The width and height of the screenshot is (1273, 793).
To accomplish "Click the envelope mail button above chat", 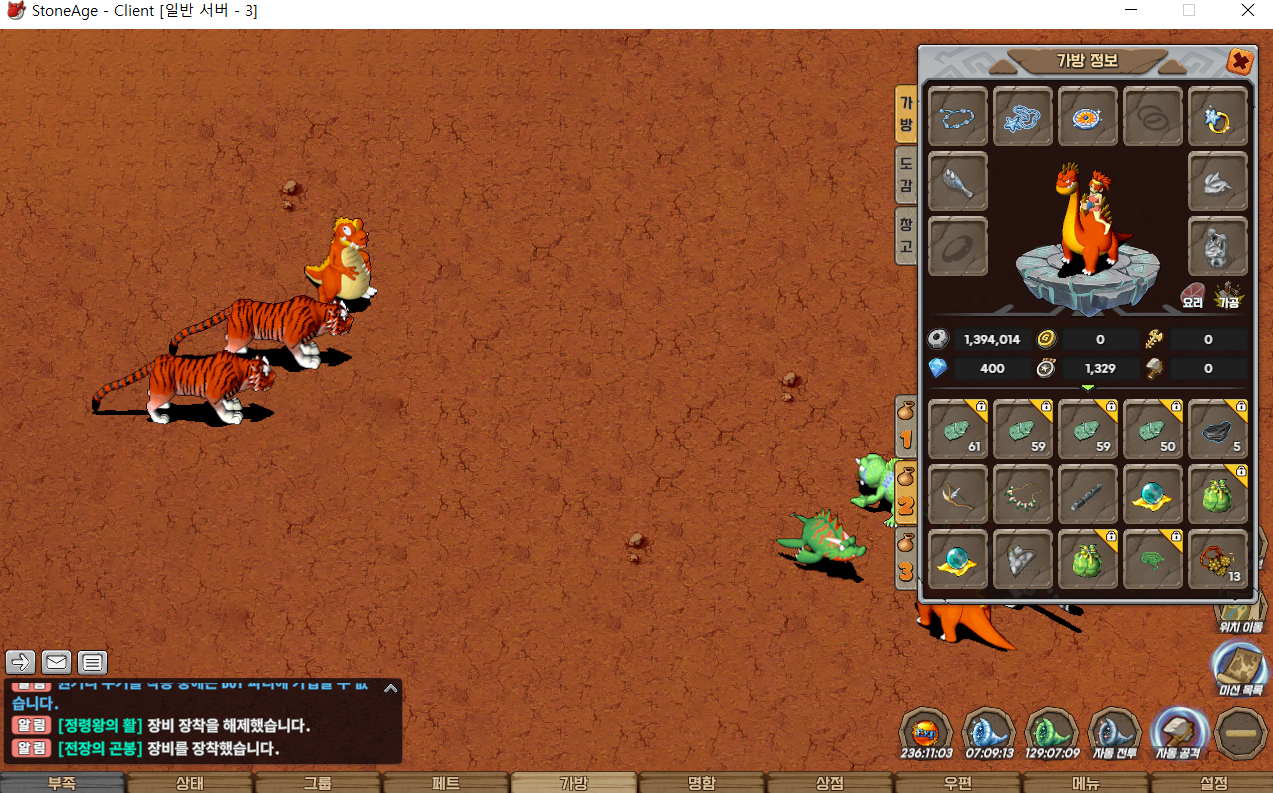I will [x=56, y=662].
